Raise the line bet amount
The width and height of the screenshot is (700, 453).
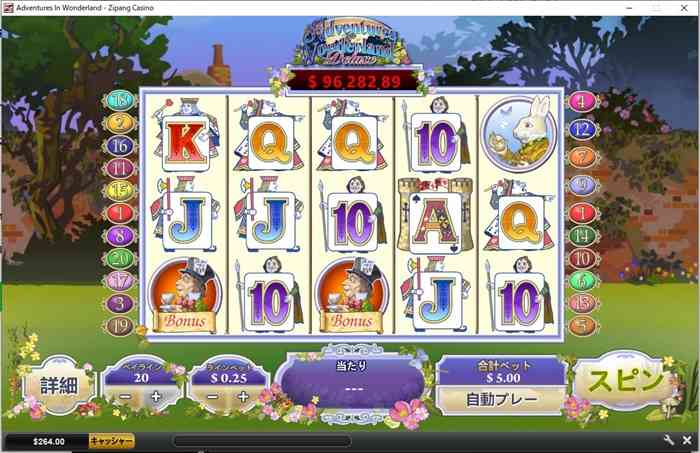(x=243, y=397)
